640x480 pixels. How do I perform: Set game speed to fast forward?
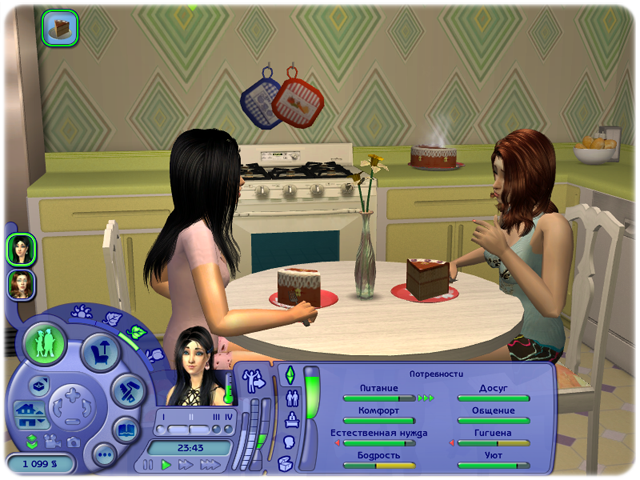[x=185, y=465]
